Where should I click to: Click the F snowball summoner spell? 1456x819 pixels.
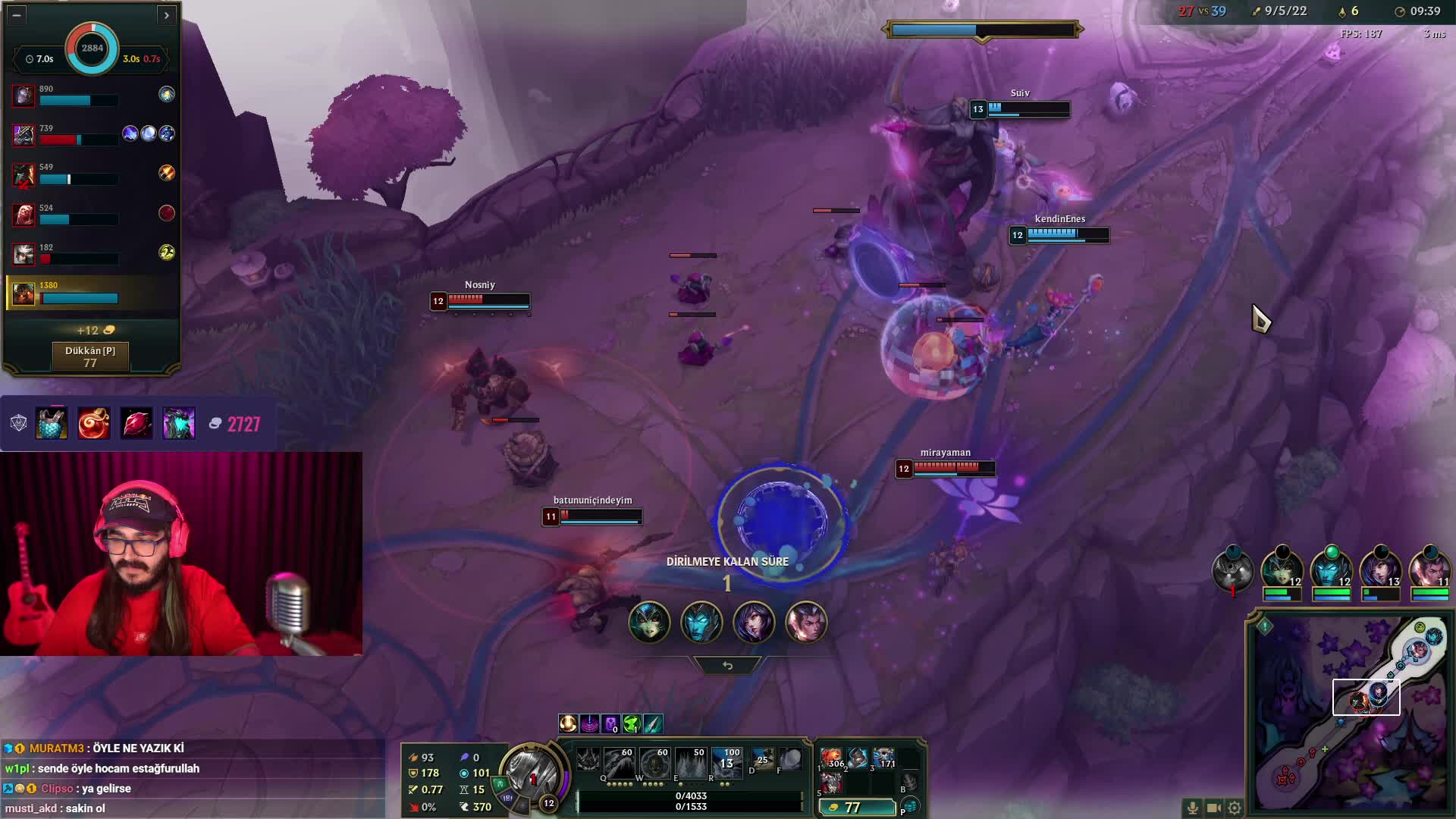click(x=790, y=759)
